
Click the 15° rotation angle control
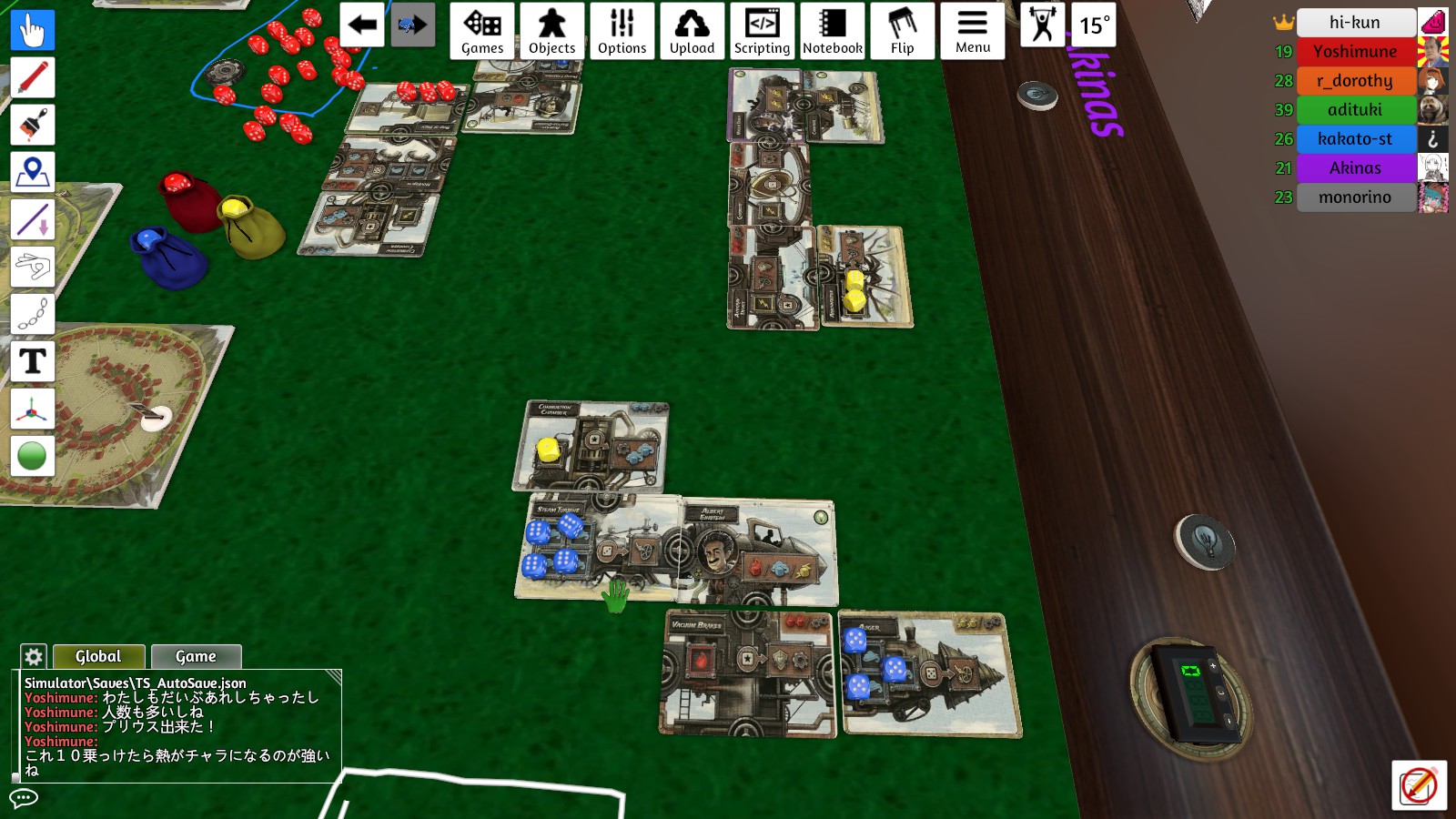(x=1094, y=26)
